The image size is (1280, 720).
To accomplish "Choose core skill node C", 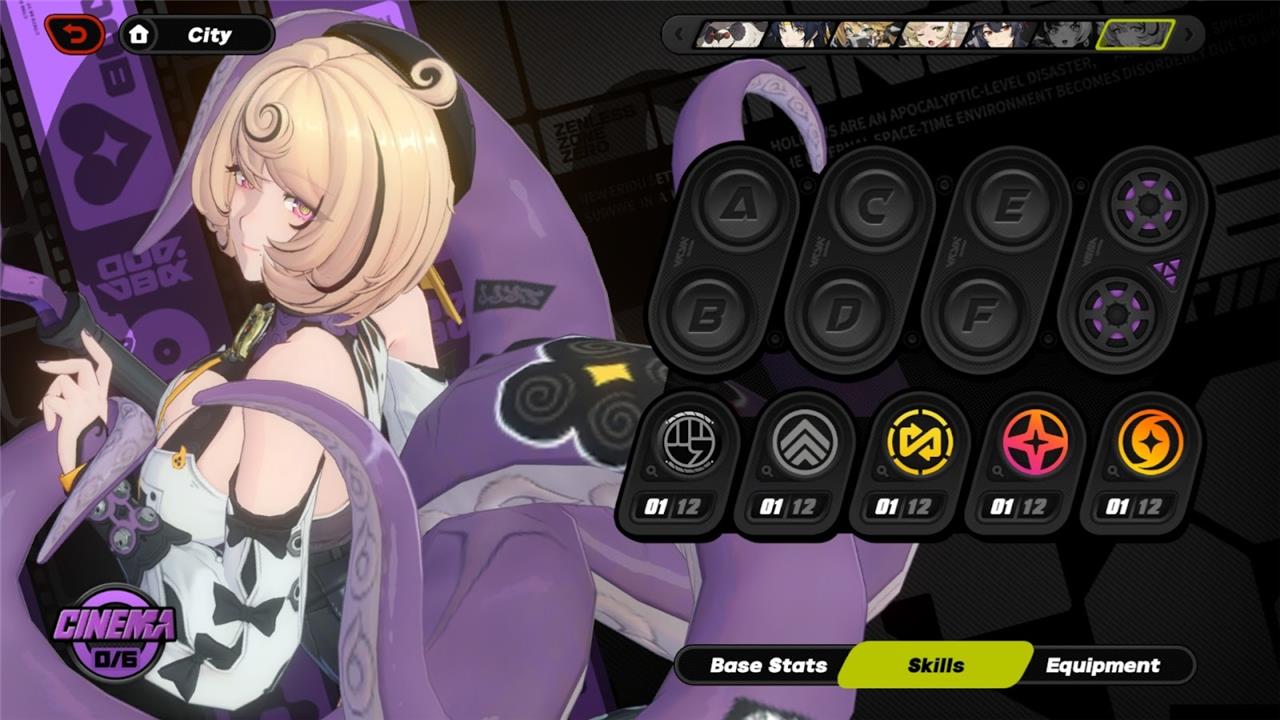I will coord(873,206).
